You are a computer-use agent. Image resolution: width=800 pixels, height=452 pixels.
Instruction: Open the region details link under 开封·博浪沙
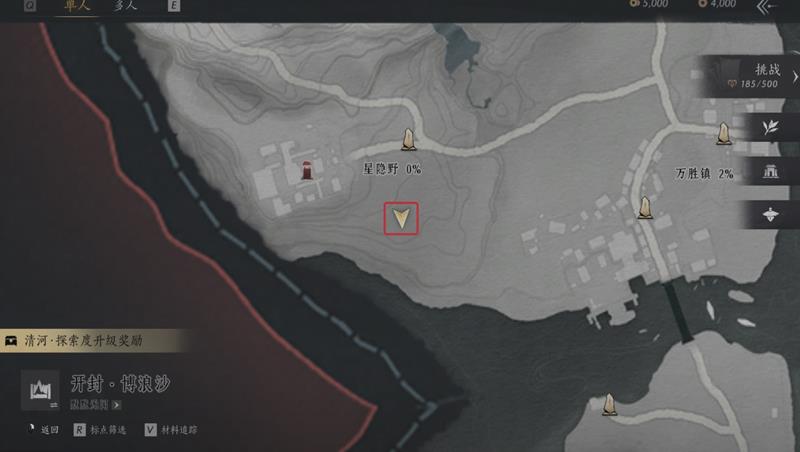click(96, 406)
